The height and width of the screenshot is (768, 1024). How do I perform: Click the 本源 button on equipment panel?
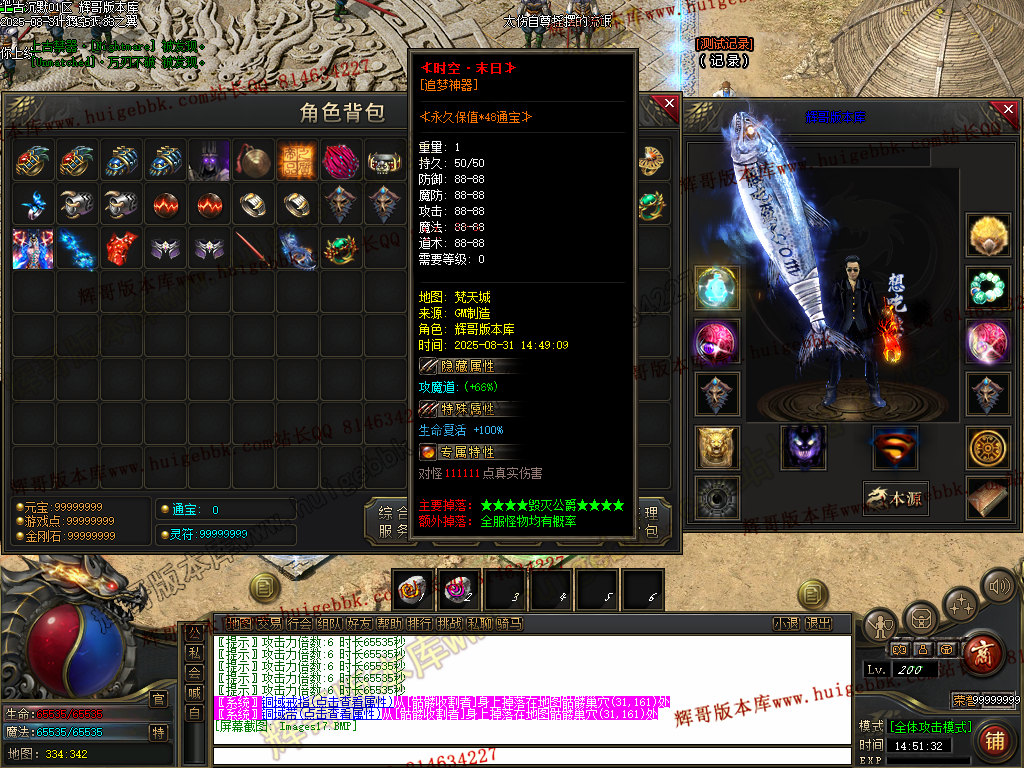click(896, 498)
